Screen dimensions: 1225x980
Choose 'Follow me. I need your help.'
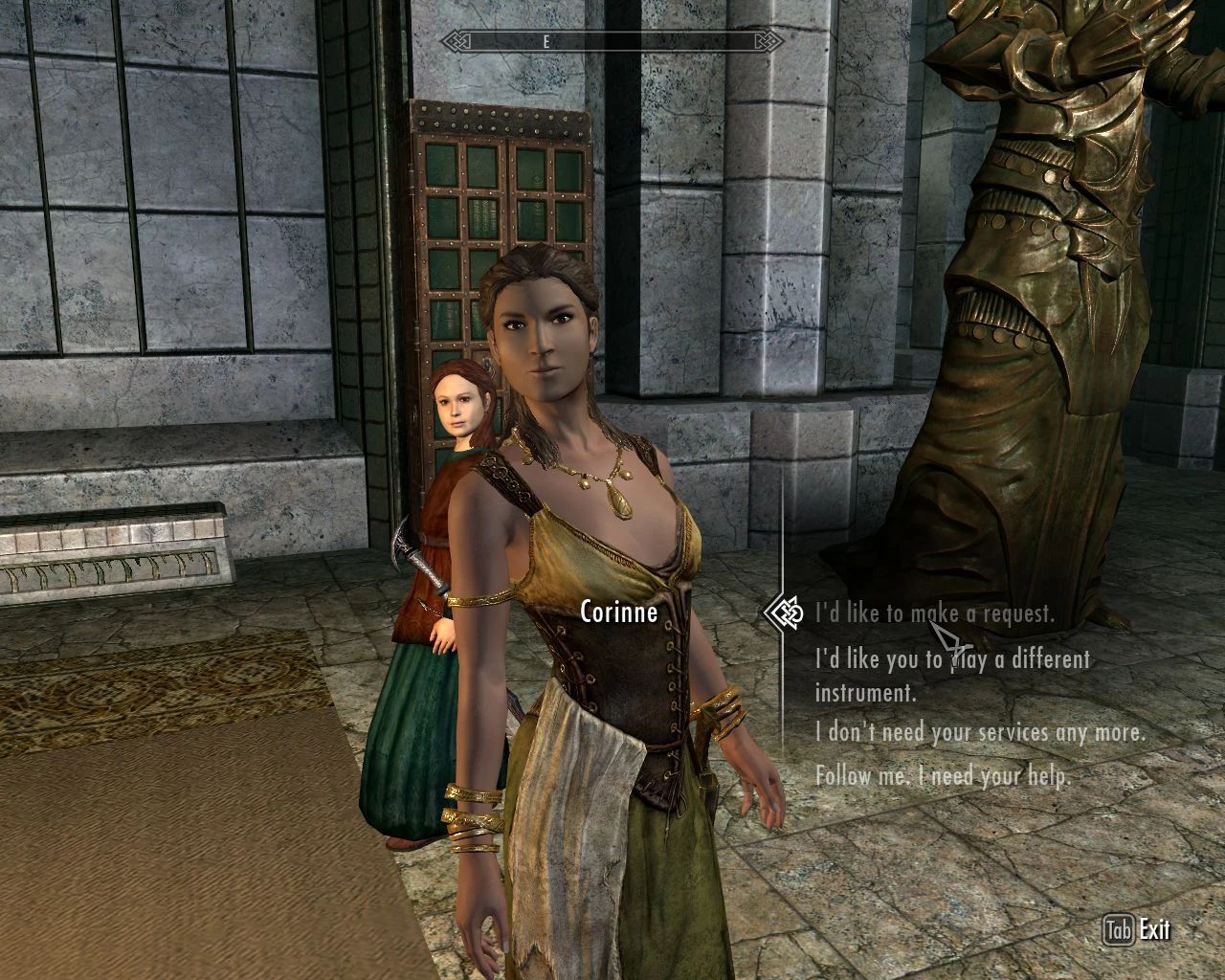[x=945, y=777]
